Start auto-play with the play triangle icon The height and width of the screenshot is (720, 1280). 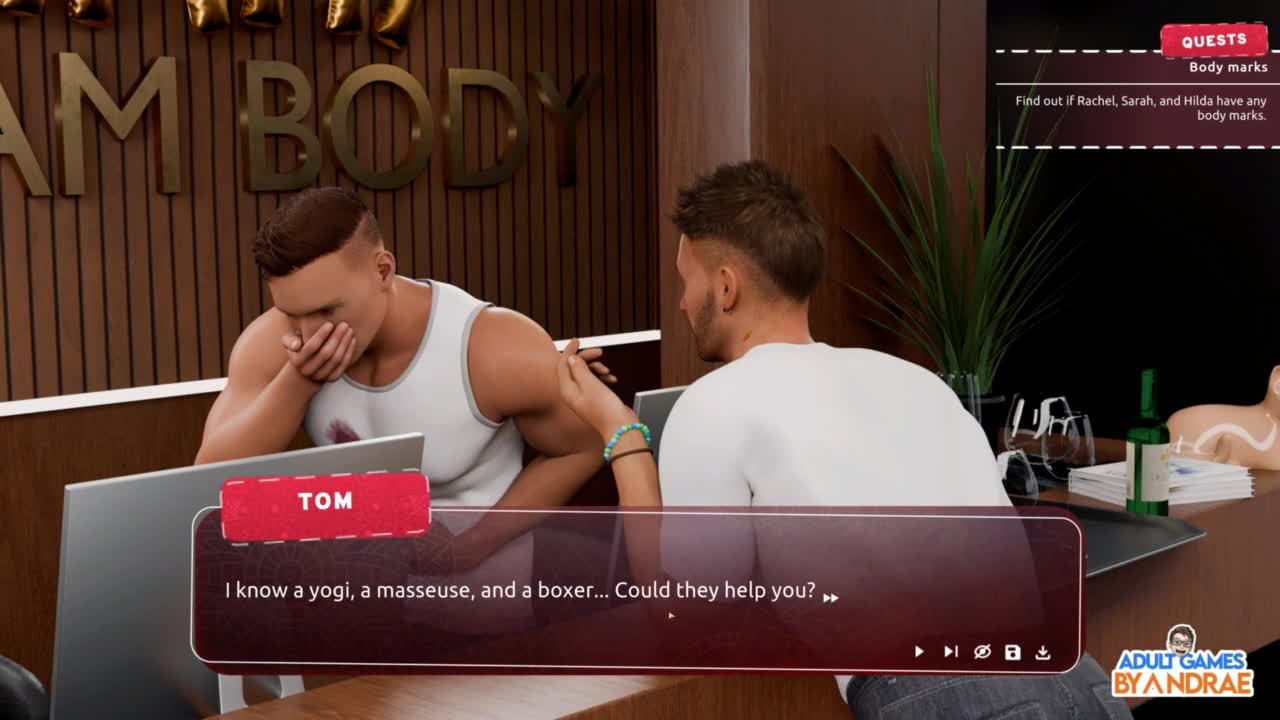point(919,652)
